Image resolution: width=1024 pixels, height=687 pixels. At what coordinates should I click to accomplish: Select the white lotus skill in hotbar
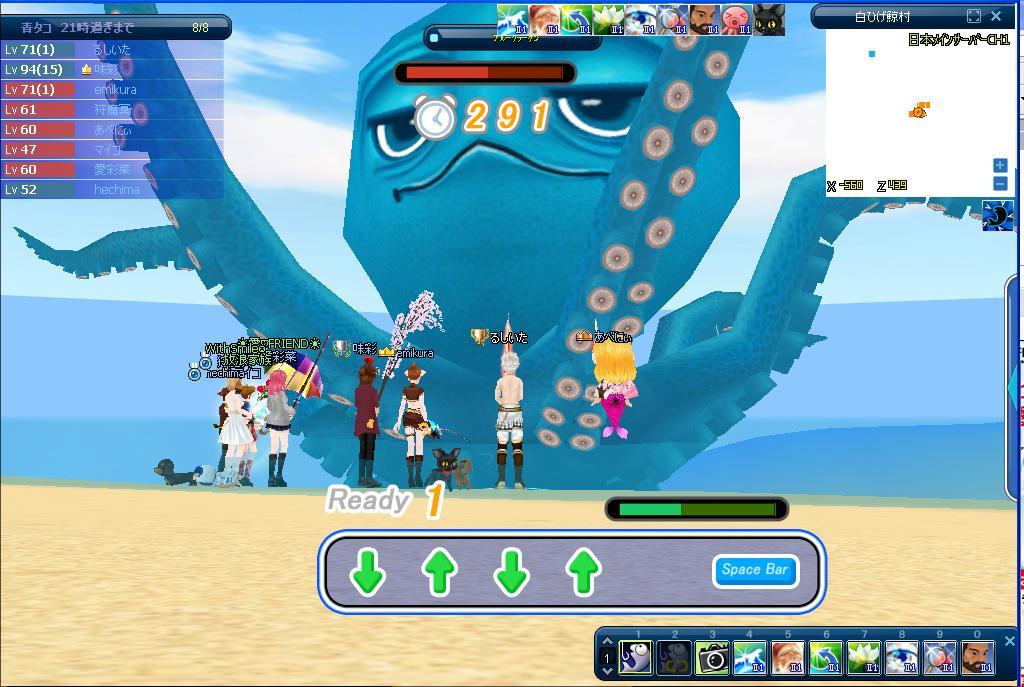[863, 658]
